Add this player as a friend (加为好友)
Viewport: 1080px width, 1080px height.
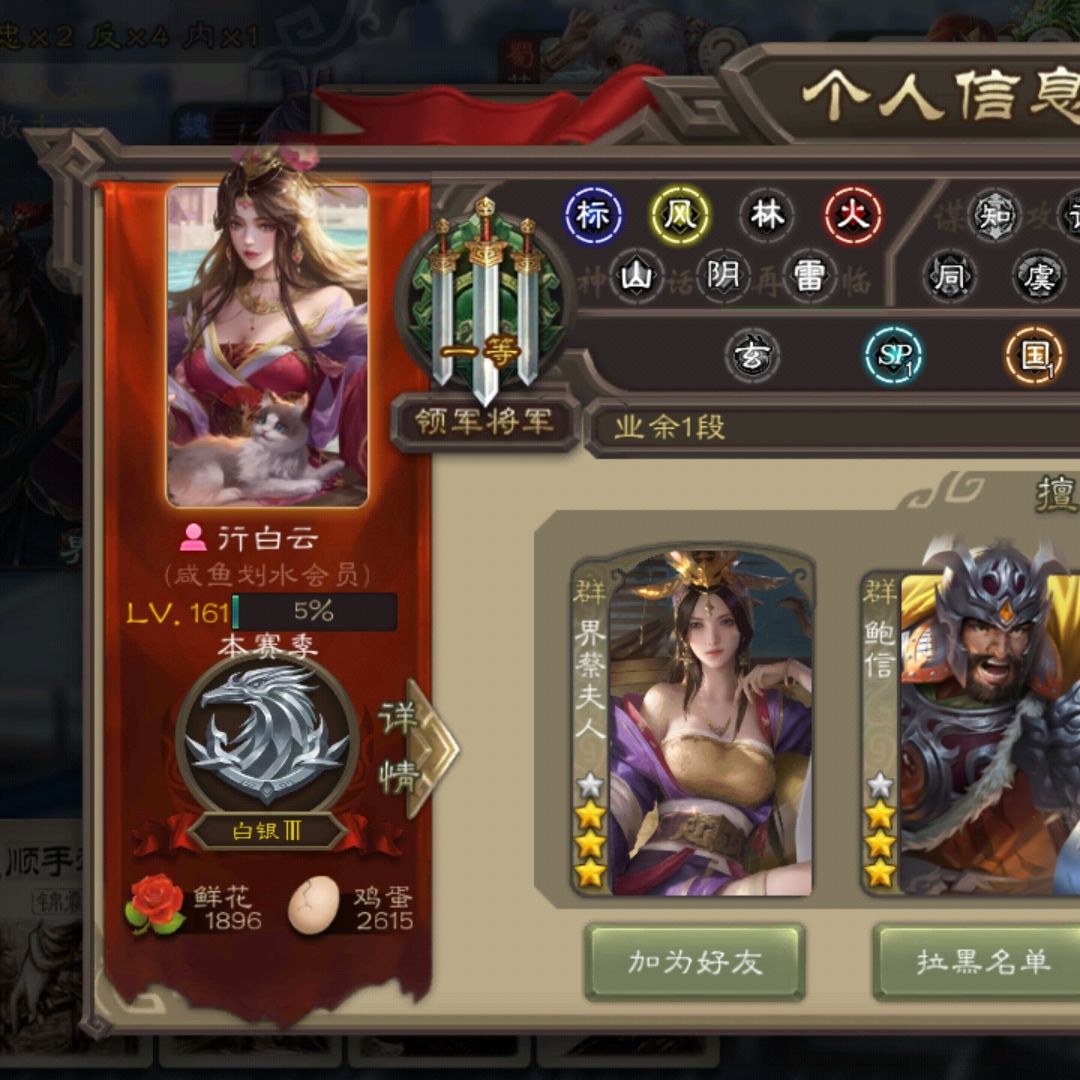tap(695, 962)
